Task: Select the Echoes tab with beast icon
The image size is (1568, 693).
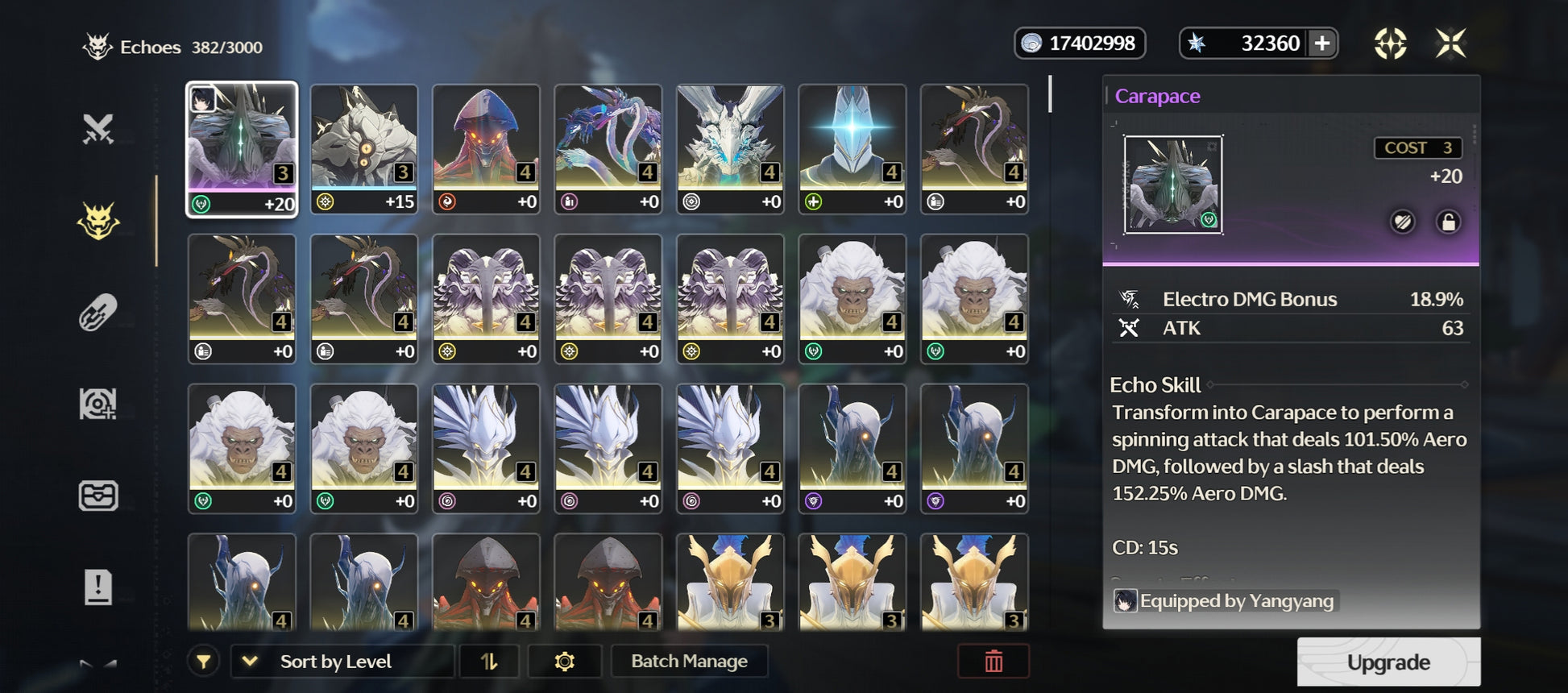Action: tap(98, 221)
